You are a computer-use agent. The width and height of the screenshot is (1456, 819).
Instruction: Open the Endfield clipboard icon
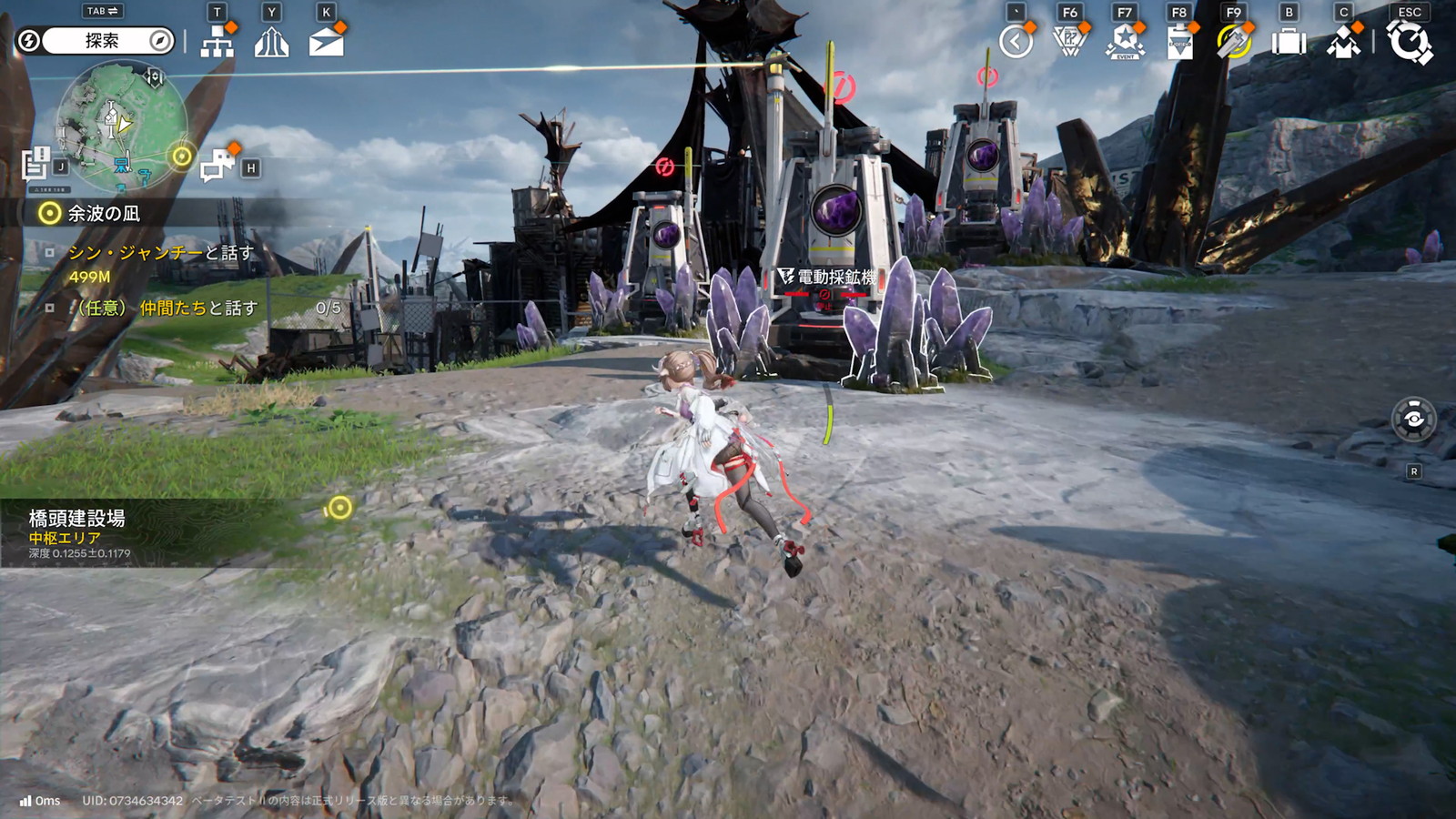click(x=1179, y=42)
